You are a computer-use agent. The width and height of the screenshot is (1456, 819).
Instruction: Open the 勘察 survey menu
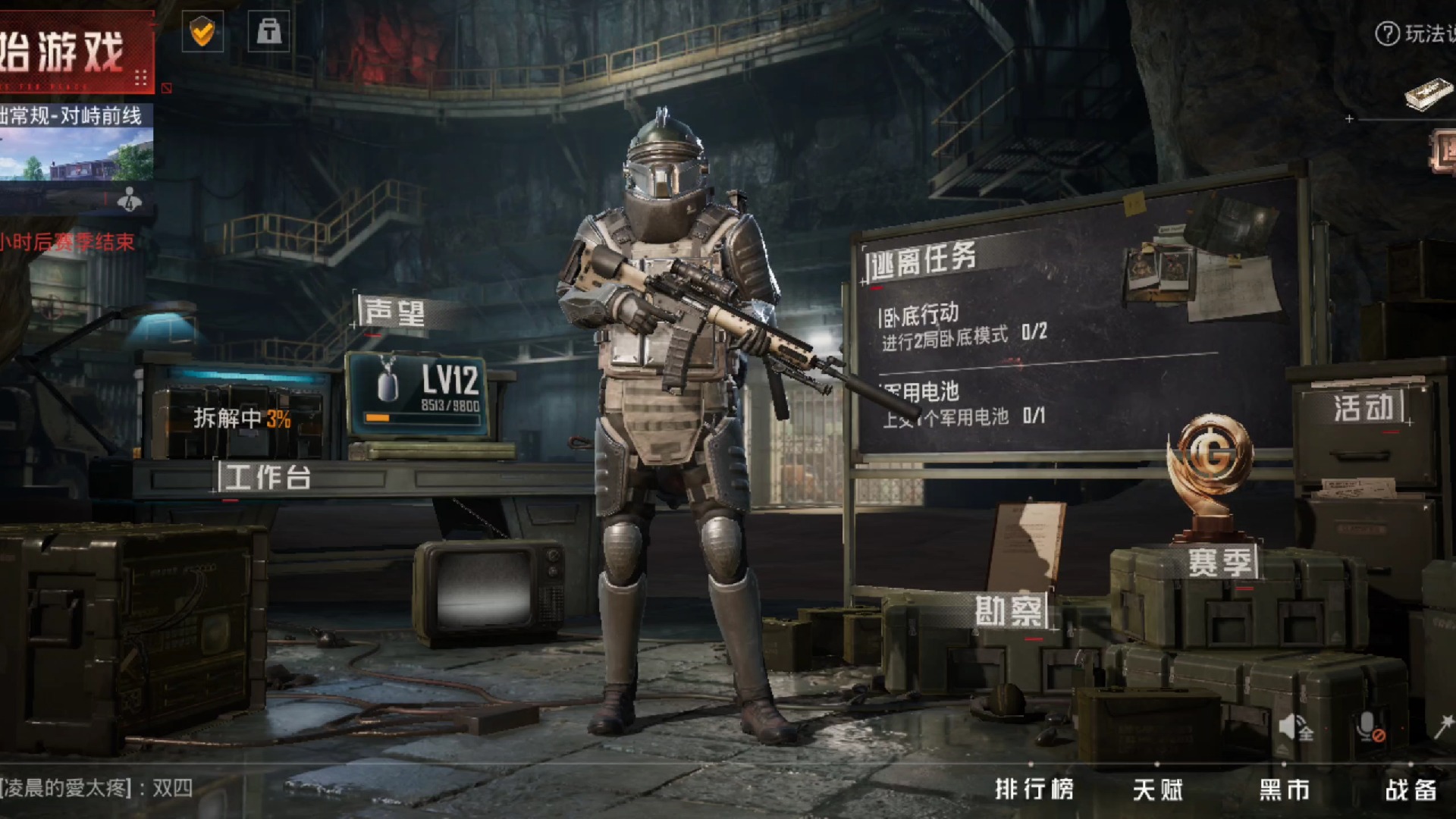tap(1009, 611)
